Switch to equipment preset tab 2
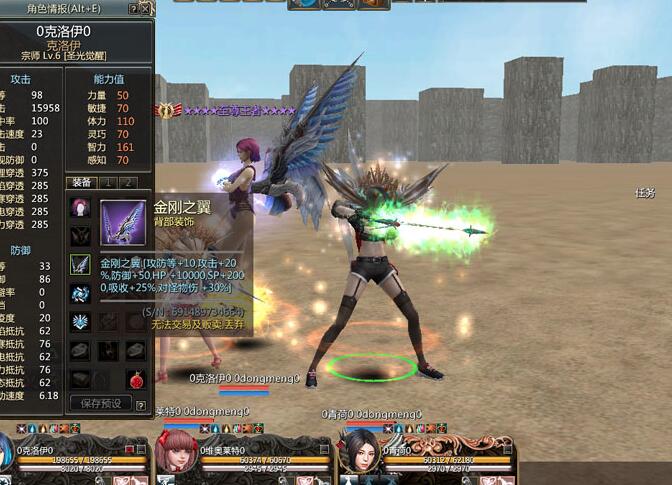This screenshot has height=485, width=672. (x=128, y=183)
